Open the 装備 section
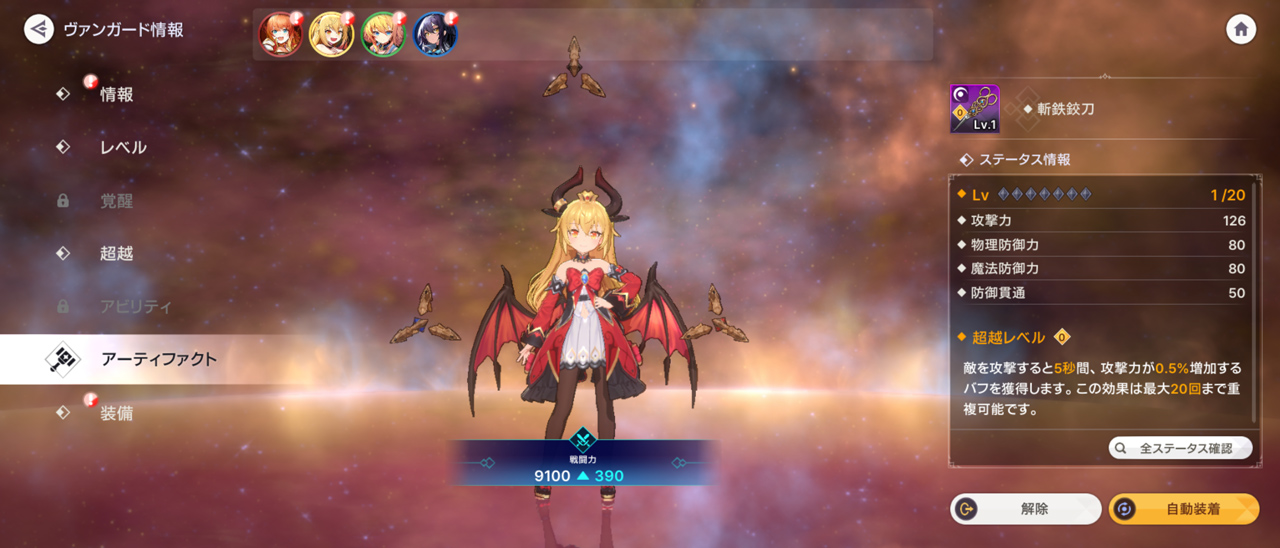The height and width of the screenshot is (548, 1280). (x=116, y=412)
